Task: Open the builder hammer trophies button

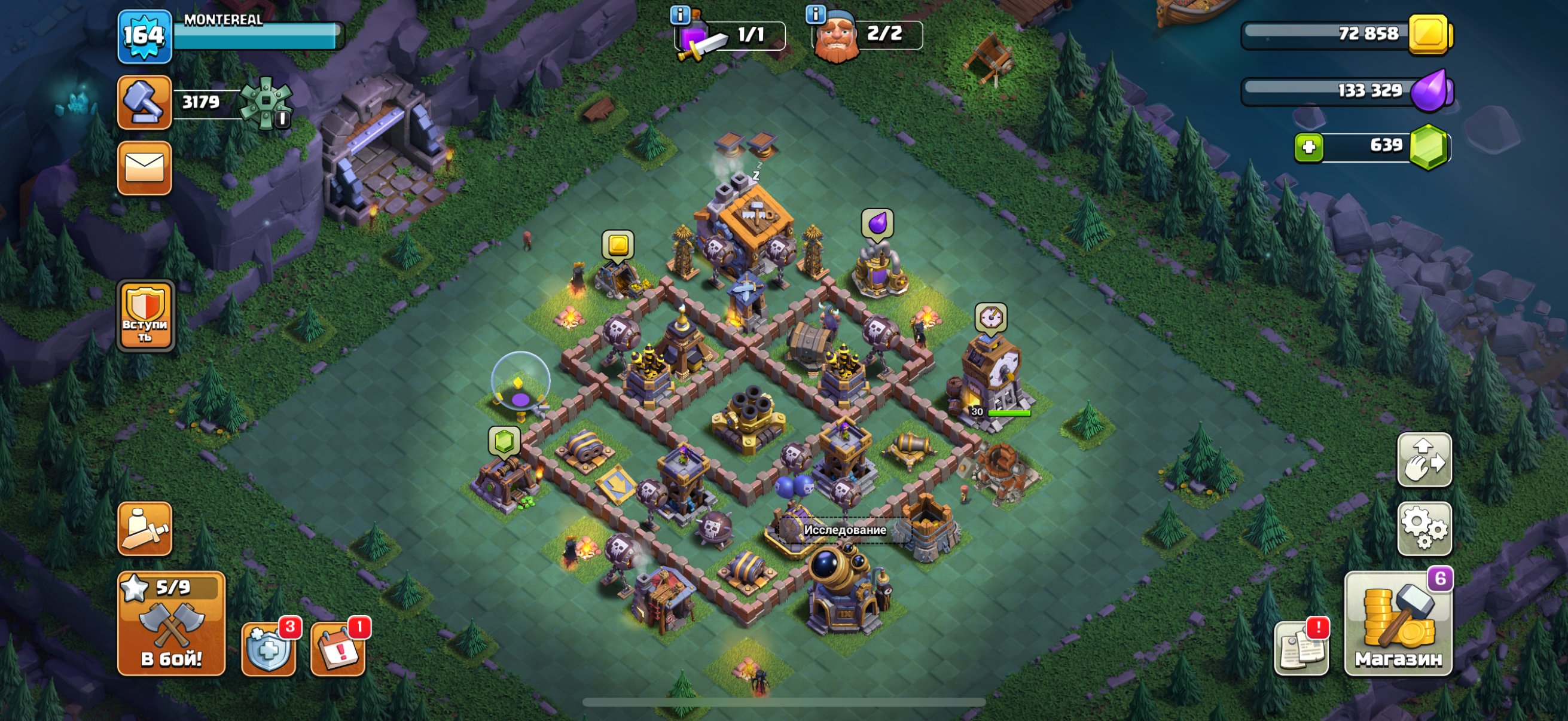Action: (x=144, y=102)
